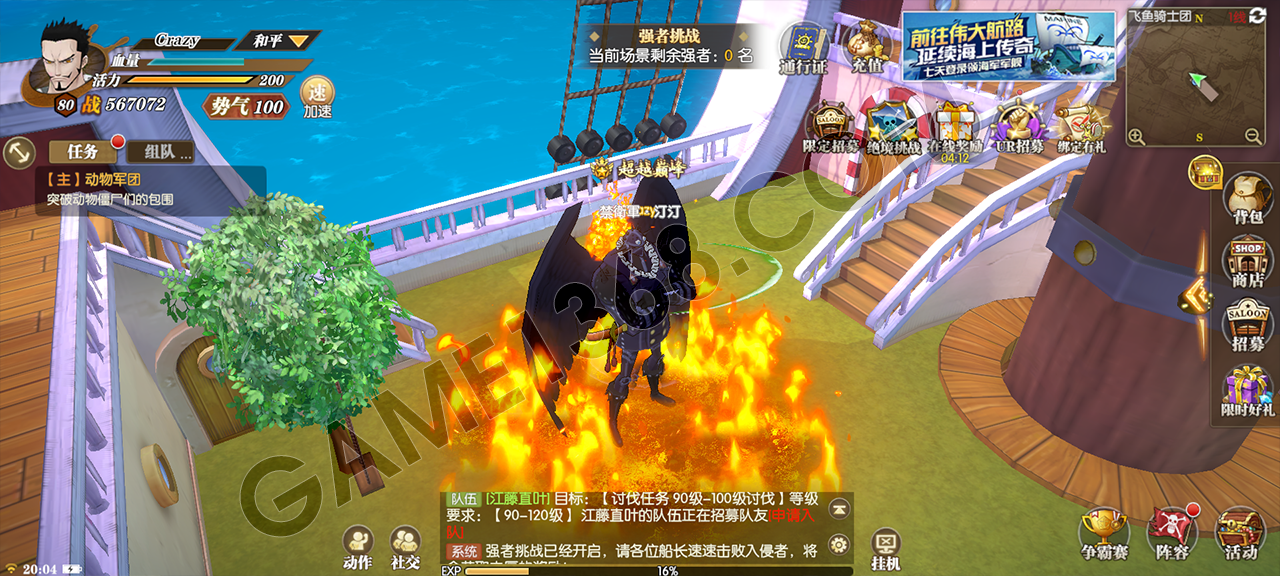Click the 前往伟大航路 event banner
This screenshot has height=576, width=1280.
[x=1008, y=46]
